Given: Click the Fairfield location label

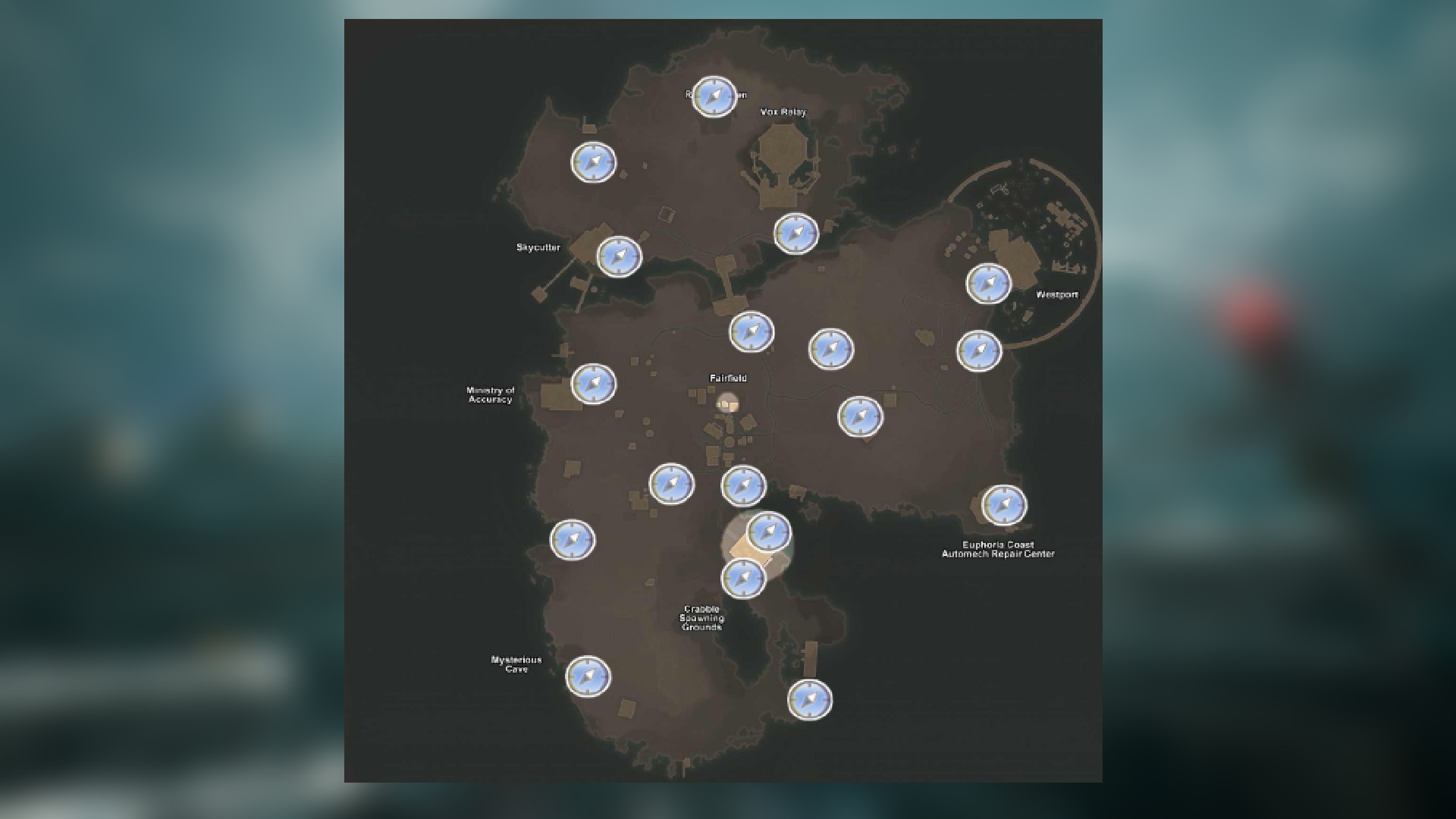Looking at the screenshot, I should 729,378.
